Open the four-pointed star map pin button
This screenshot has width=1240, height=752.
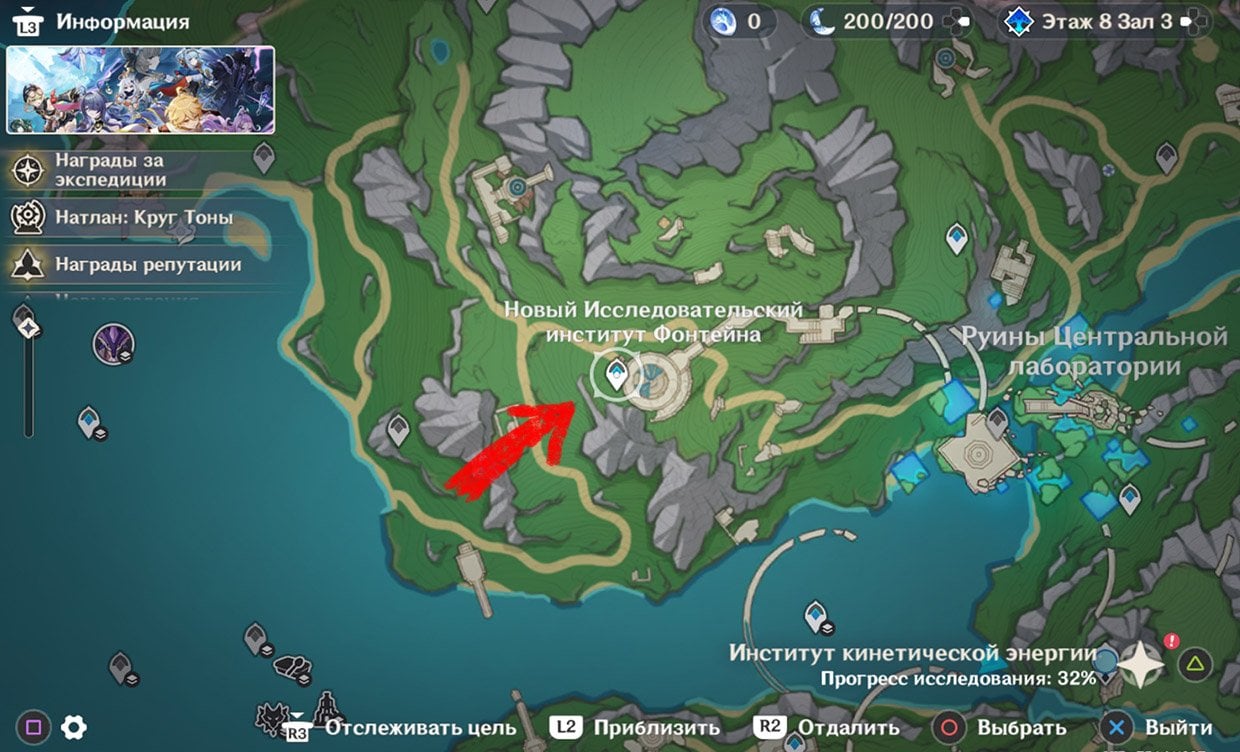click(1141, 664)
